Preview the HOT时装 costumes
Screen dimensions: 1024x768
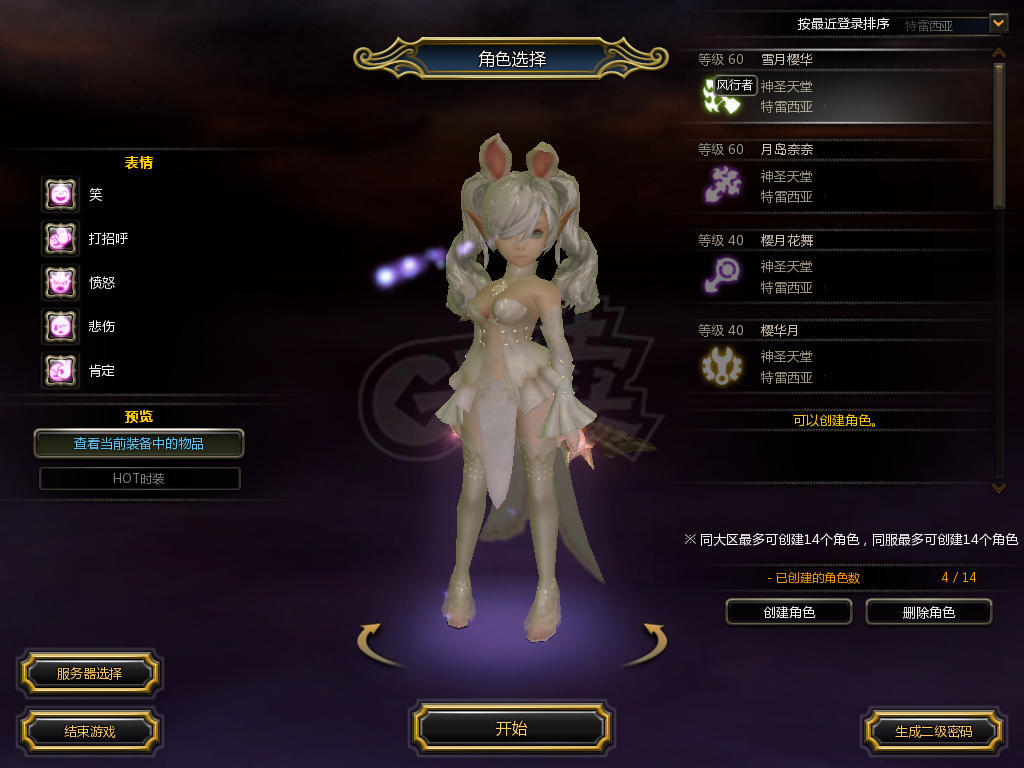click(139, 478)
